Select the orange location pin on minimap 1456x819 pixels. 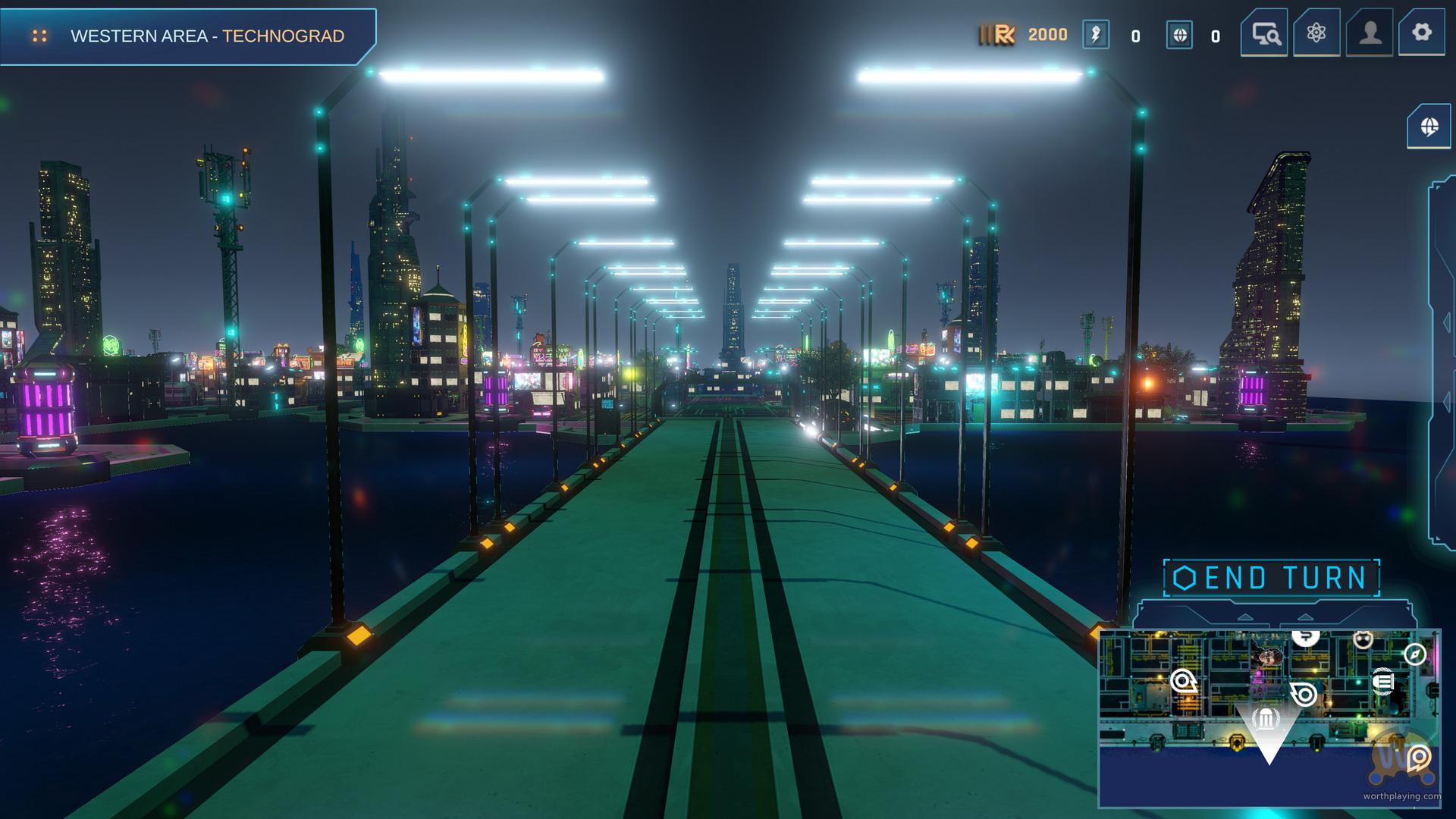pos(1419,757)
